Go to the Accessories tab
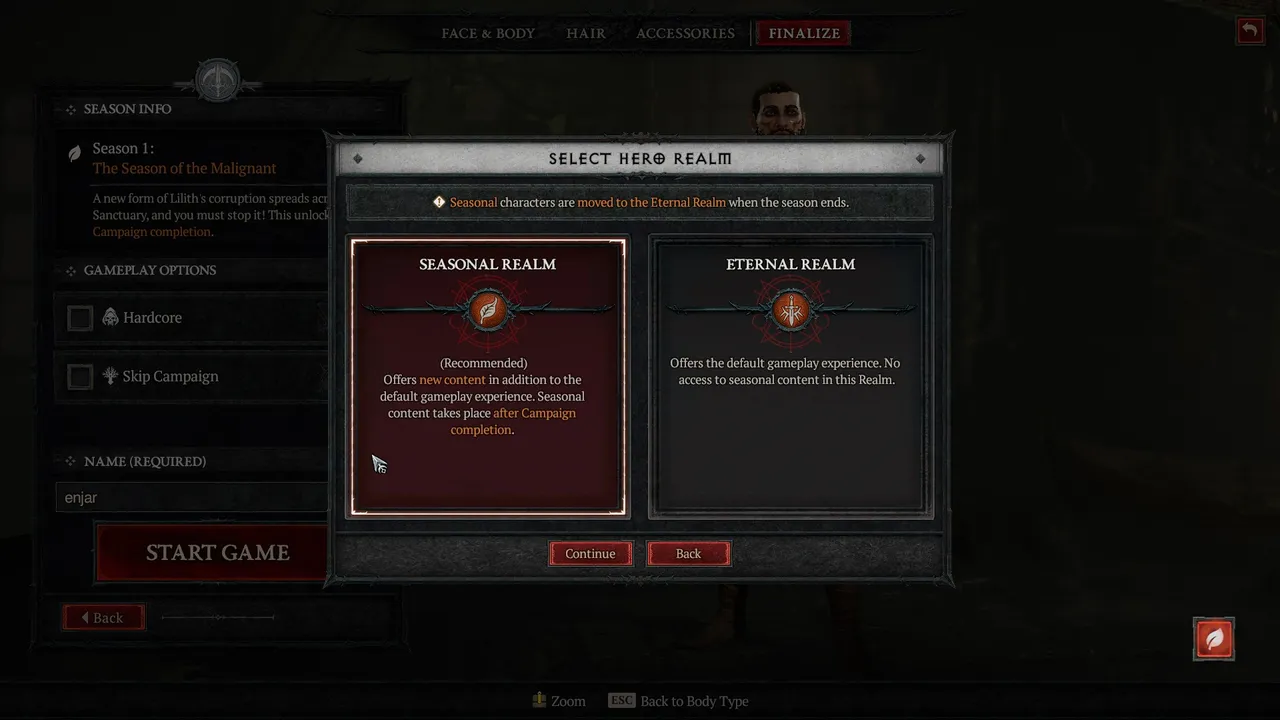 685,33
